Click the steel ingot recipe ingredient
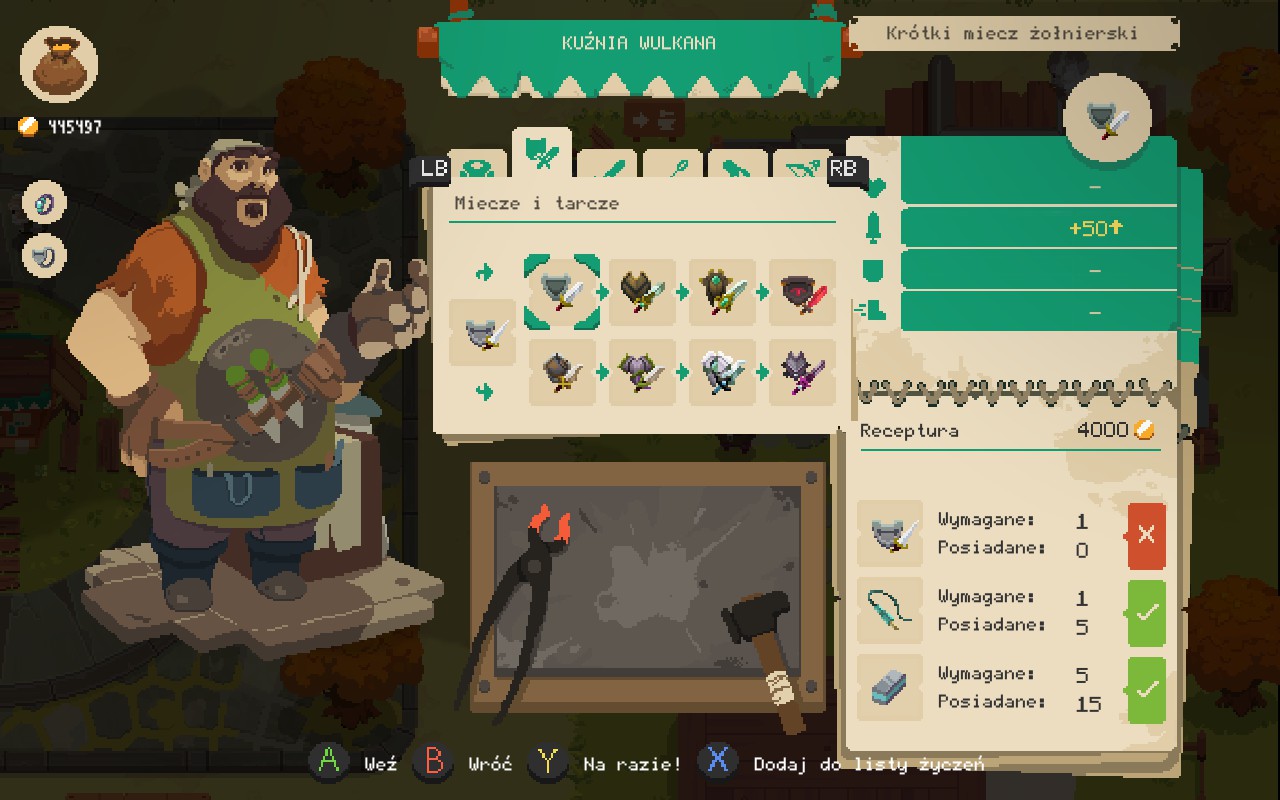1280x800 pixels. pos(890,688)
